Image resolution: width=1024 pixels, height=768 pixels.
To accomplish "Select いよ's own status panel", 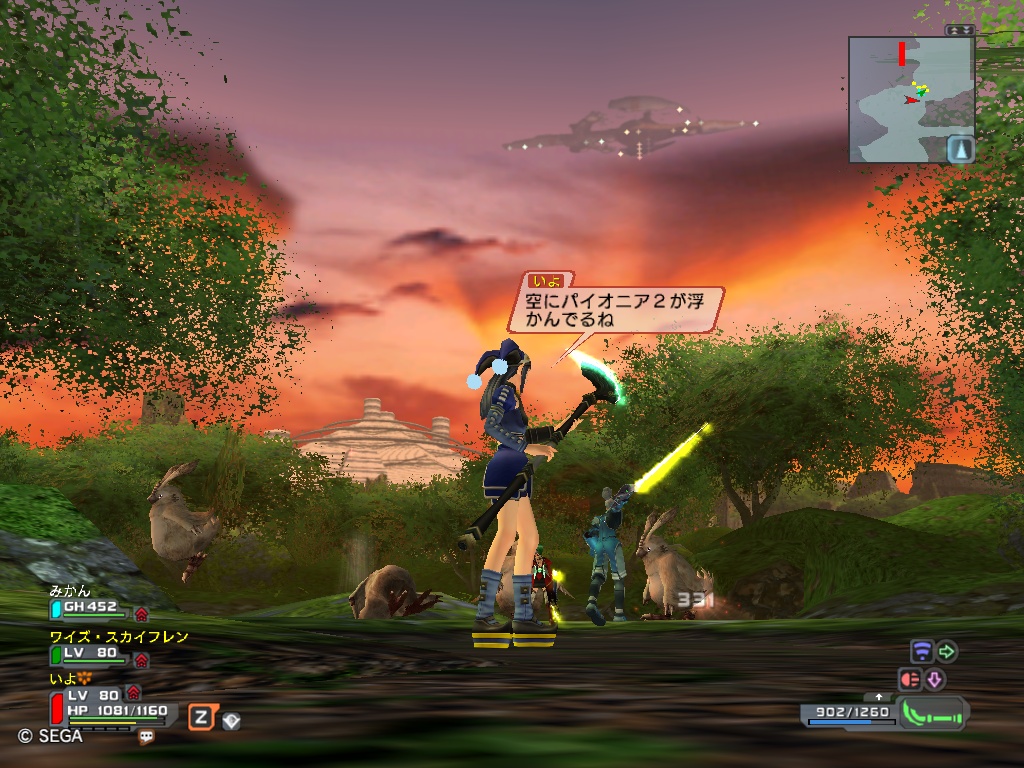I will (110, 703).
